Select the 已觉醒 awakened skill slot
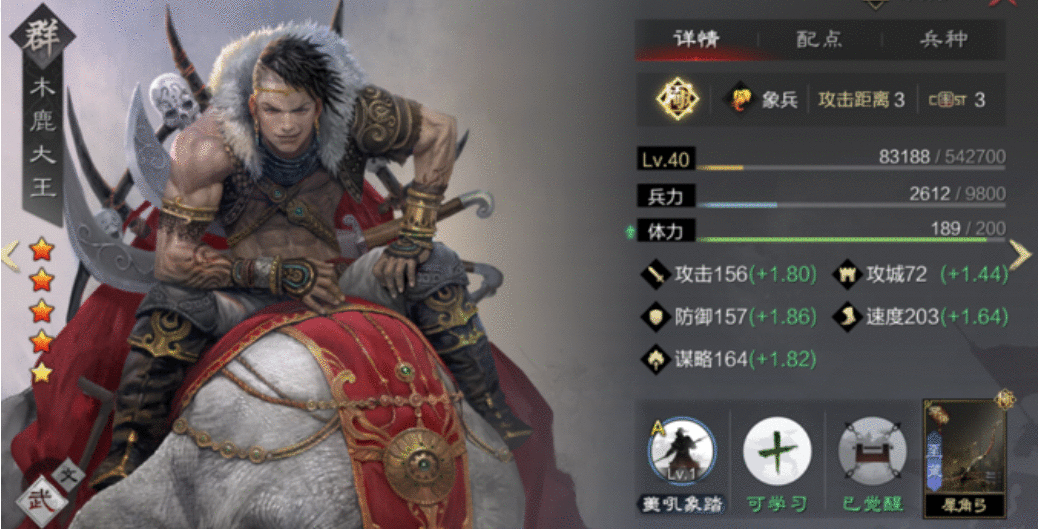Screen dimensions: 1038x529 [x=871, y=452]
